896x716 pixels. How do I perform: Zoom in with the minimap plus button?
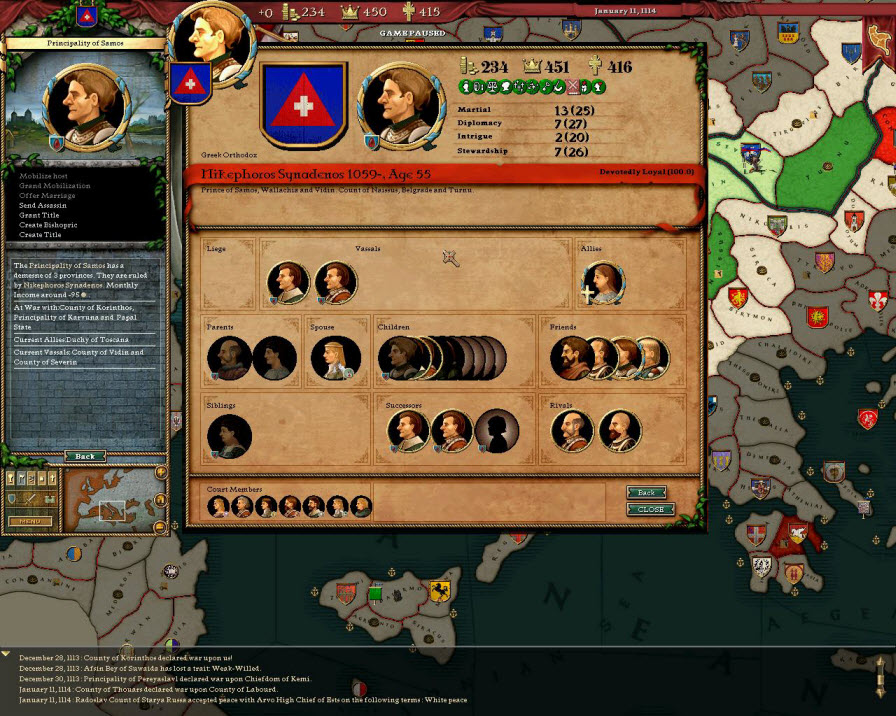(160, 472)
